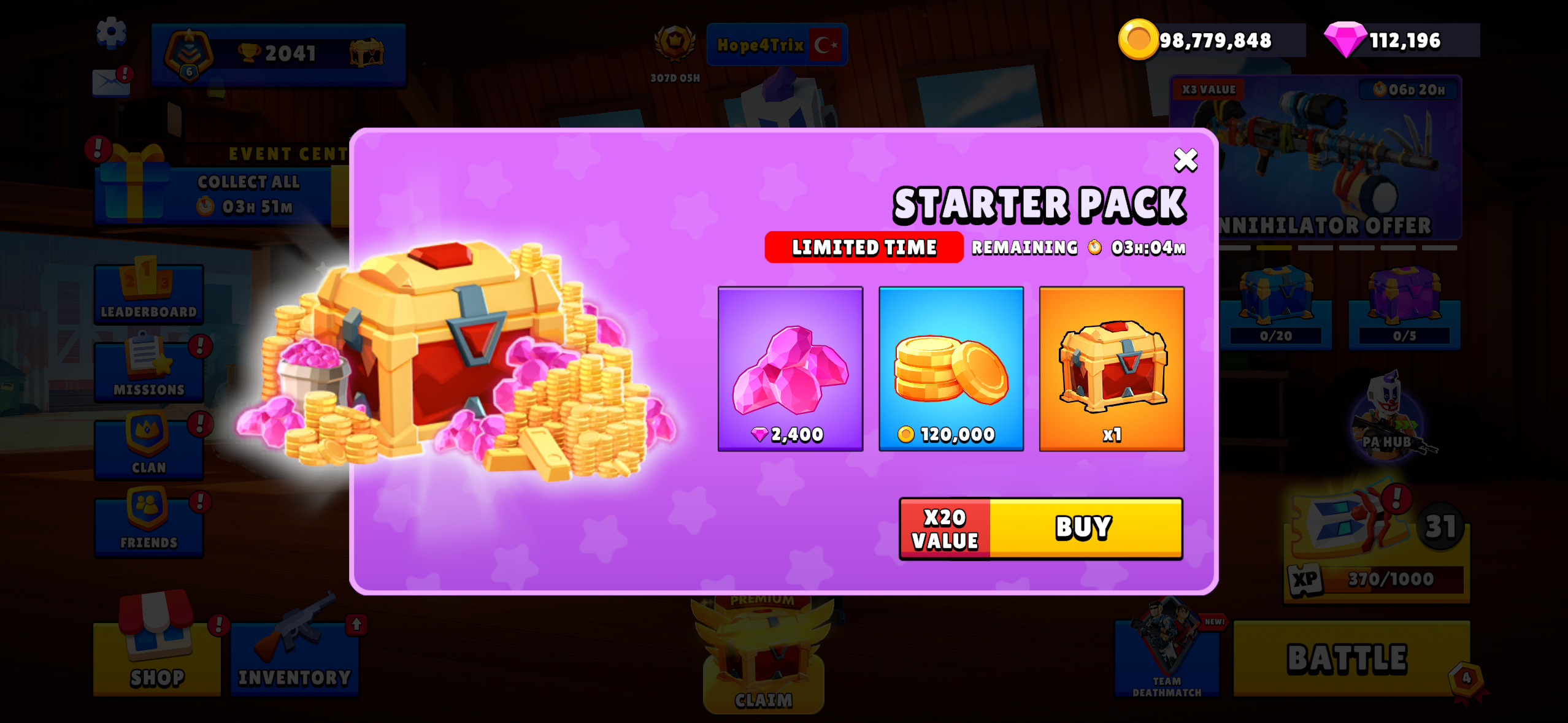
Task: Select the 120,000 coins reward tile
Action: click(x=951, y=369)
